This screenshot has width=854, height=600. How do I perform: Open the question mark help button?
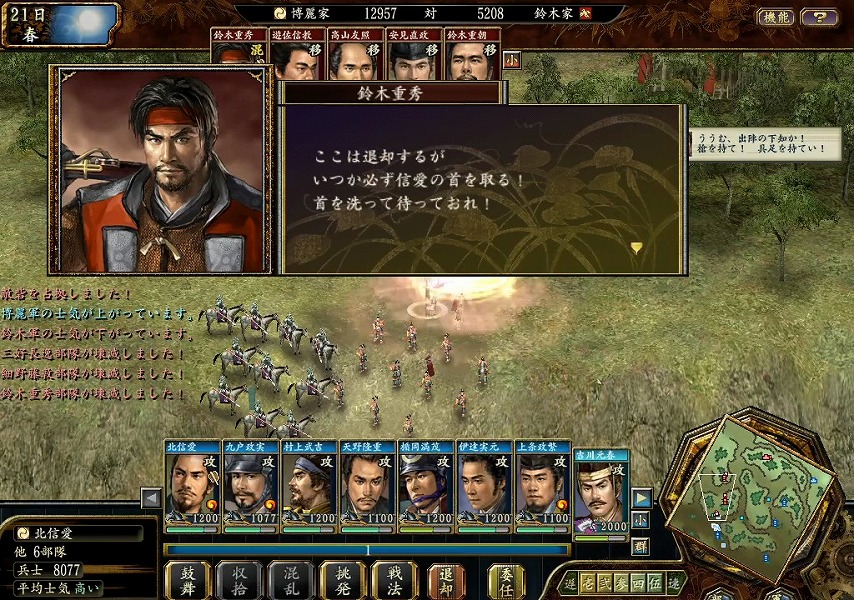[x=819, y=17]
